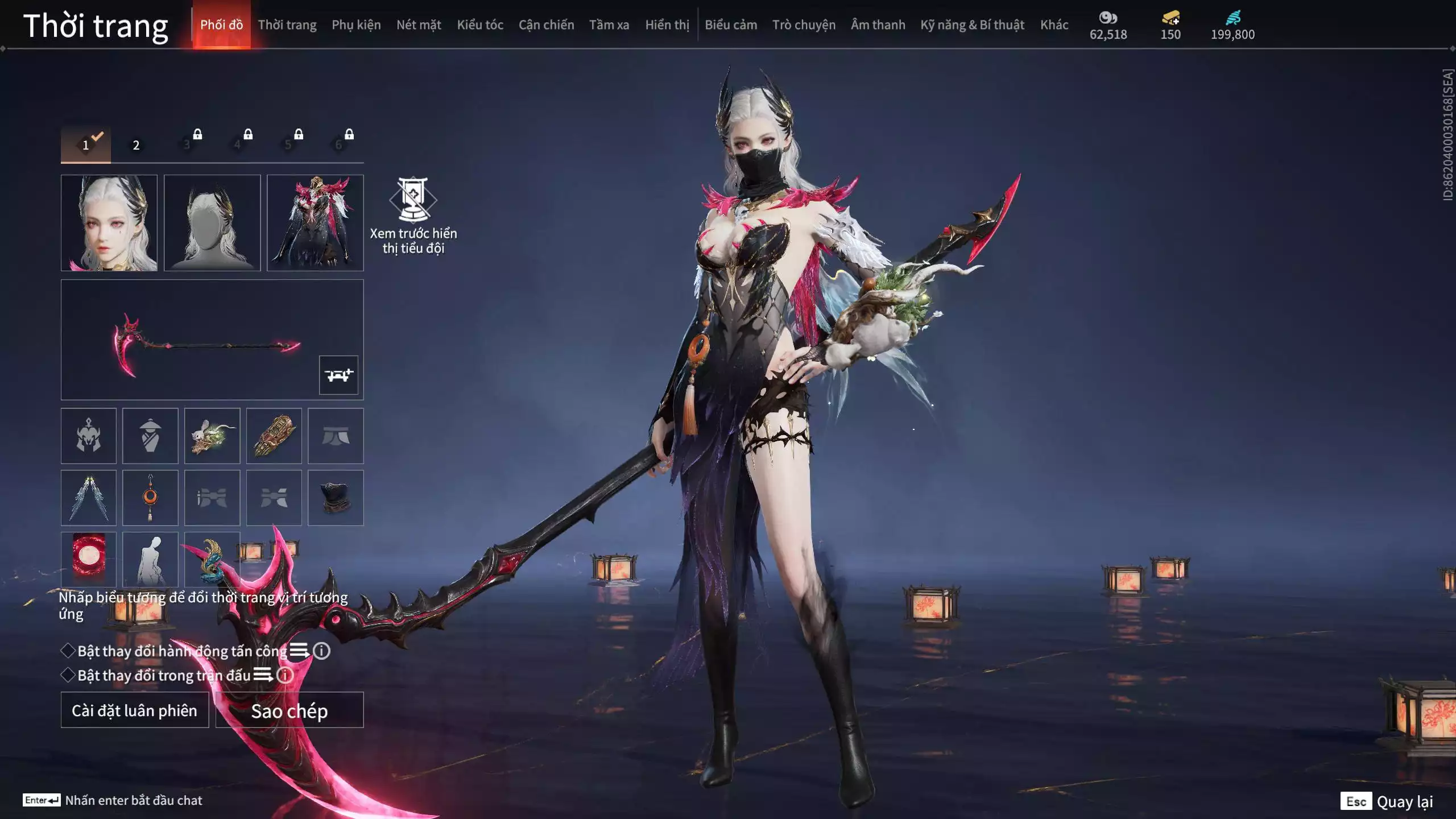Select the Nét mặt tab
The width and height of the screenshot is (1456, 819).
(419, 25)
